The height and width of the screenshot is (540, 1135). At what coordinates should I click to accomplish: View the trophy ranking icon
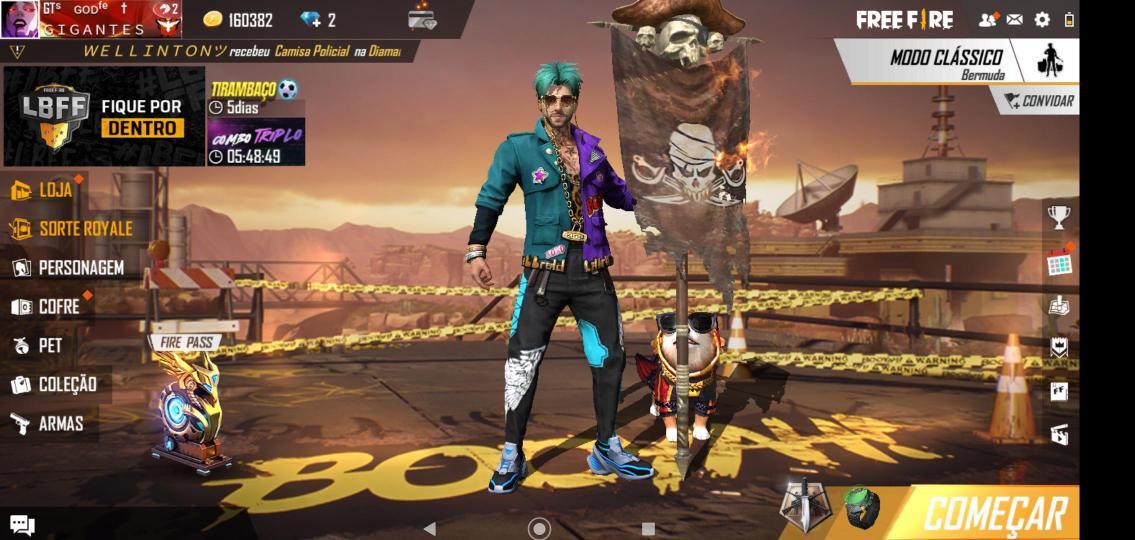tap(1058, 216)
